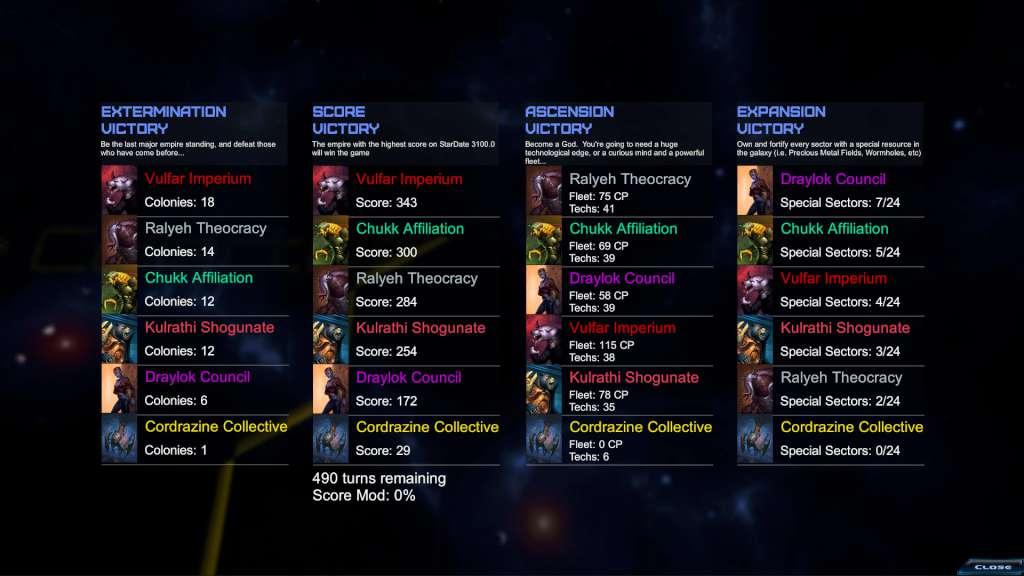This screenshot has width=1024, height=576.
Task: Click Kulrathi Shogunate portrait beside Score: 254
Action: [x=331, y=340]
